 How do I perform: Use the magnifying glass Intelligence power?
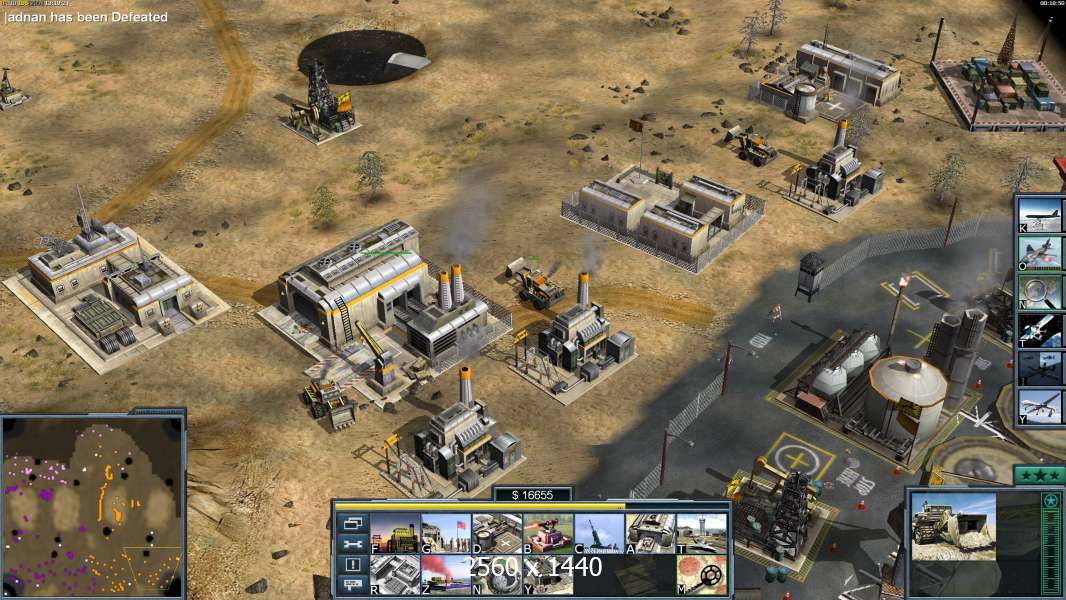point(1040,291)
